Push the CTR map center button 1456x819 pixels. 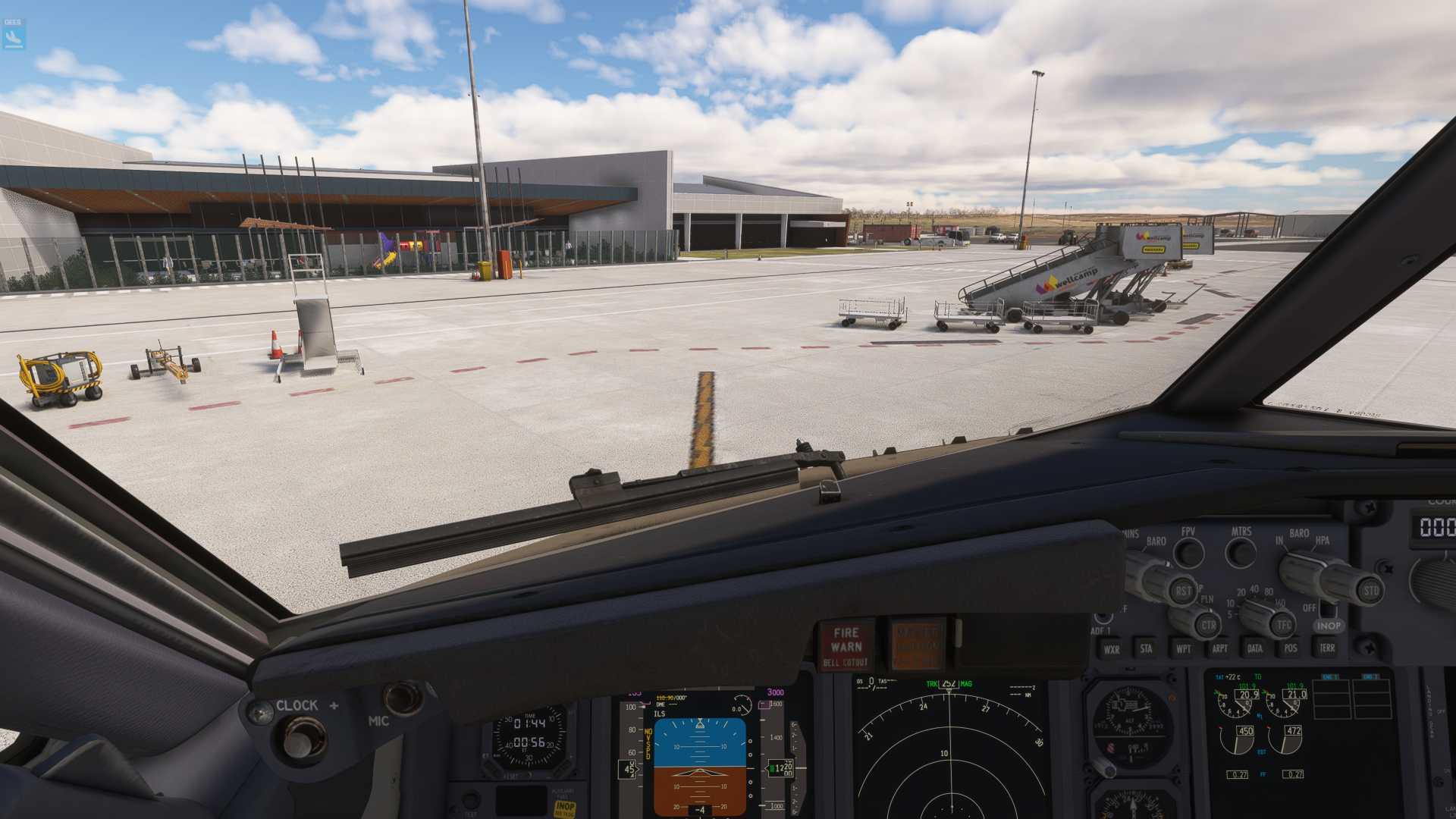click(x=1208, y=626)
